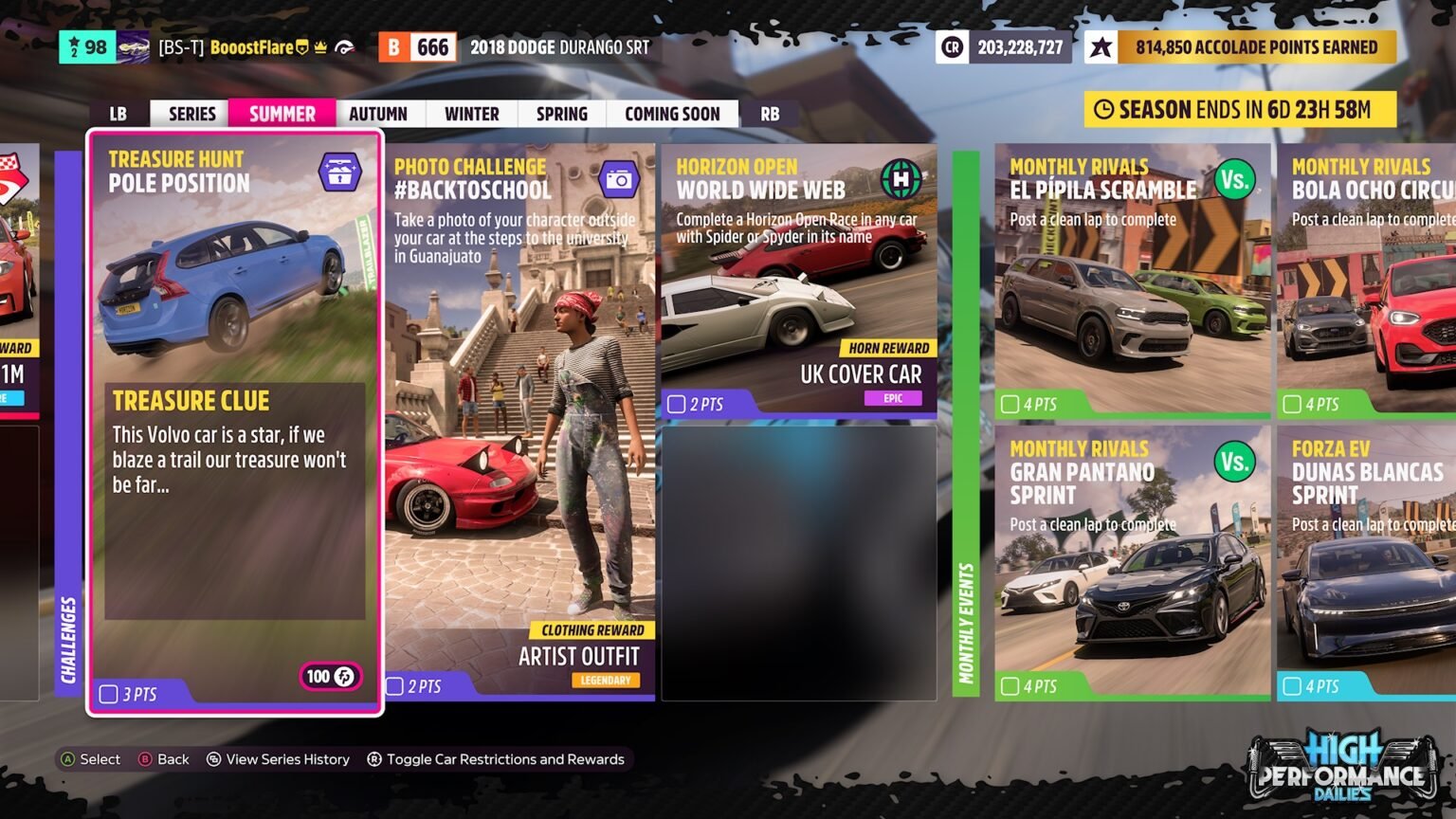Click the level 98 player badge
Screen dimensions: 1456x819
point(89,45)
